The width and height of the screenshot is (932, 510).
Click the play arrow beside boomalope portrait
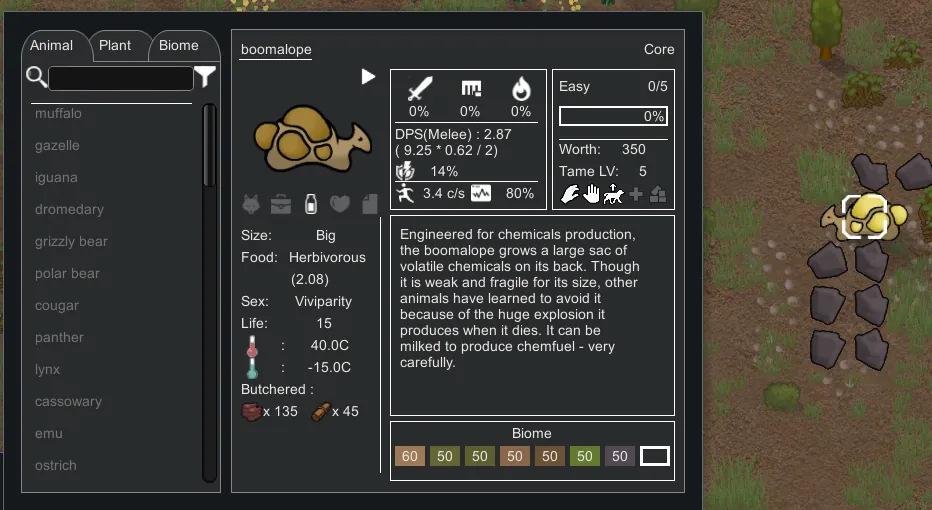click(368, 77)
